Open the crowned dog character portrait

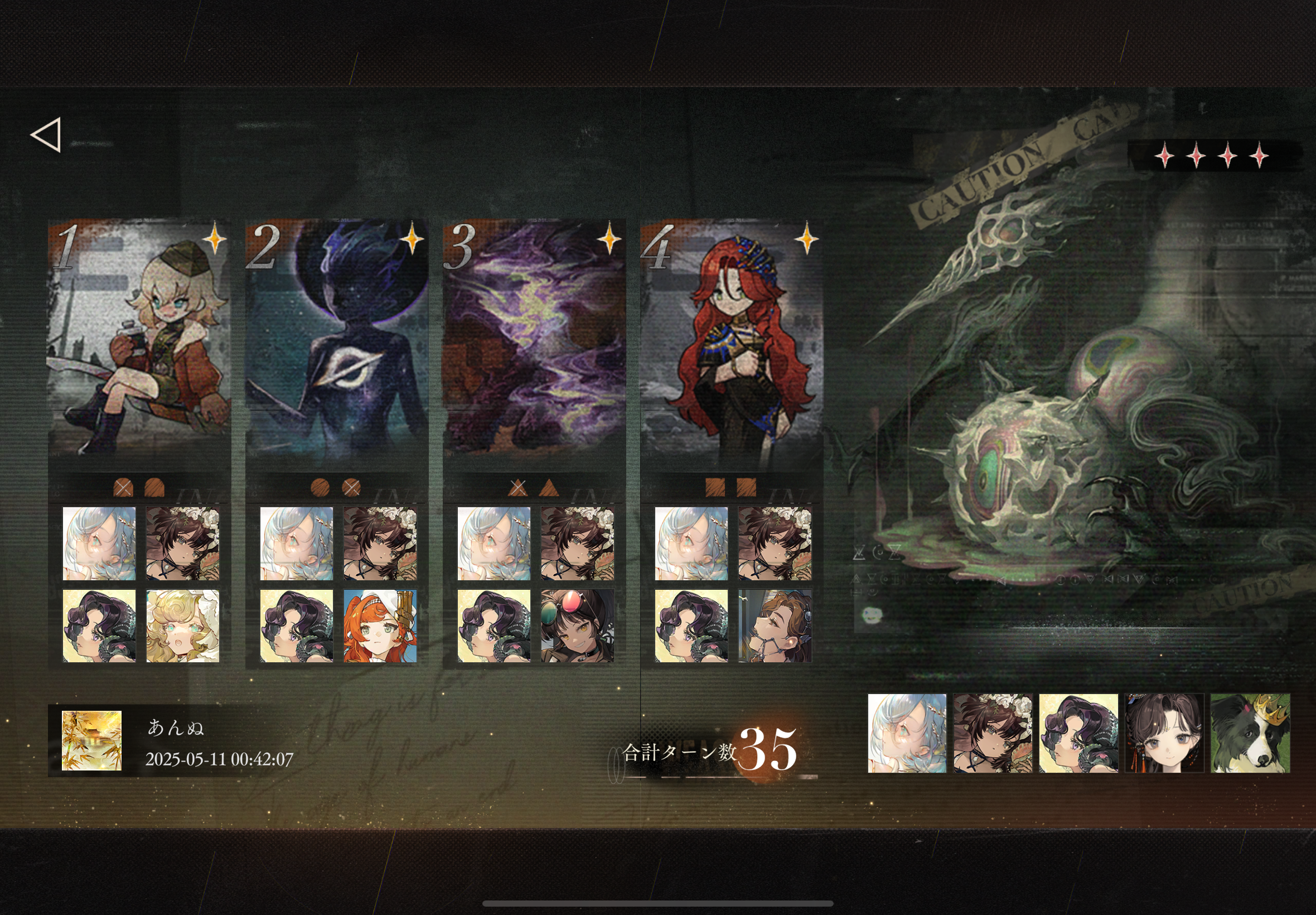pos(1250,733)
